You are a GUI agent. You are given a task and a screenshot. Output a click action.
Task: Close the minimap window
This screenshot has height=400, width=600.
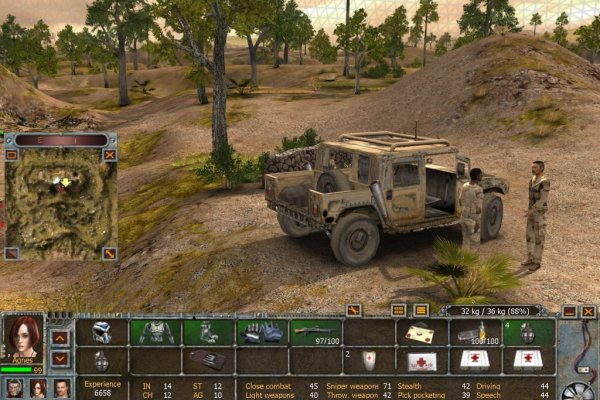coord(110,155)
